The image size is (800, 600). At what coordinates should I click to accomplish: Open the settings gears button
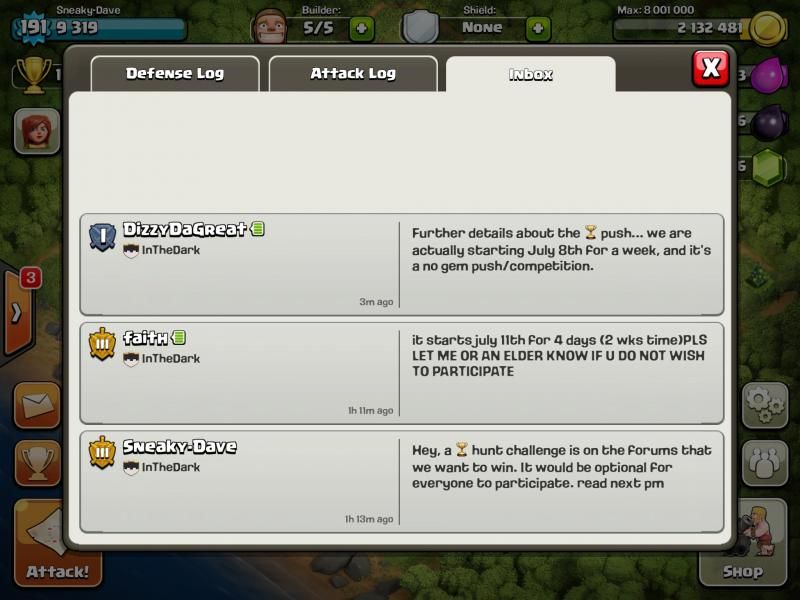[764, 405]
